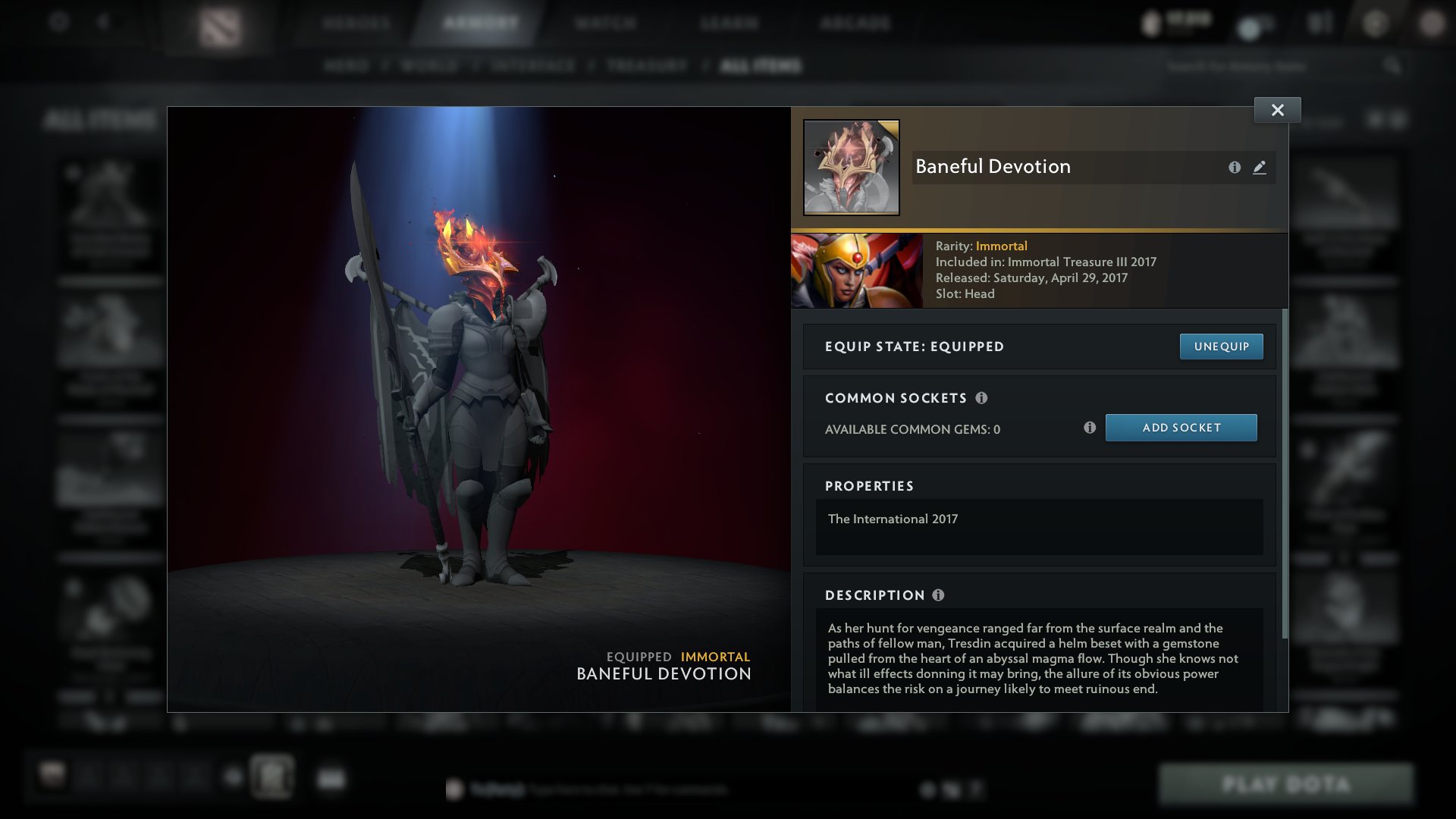Rename the item using the pencil icon
Viewport: 1456px width, 819px height.
1260,168
